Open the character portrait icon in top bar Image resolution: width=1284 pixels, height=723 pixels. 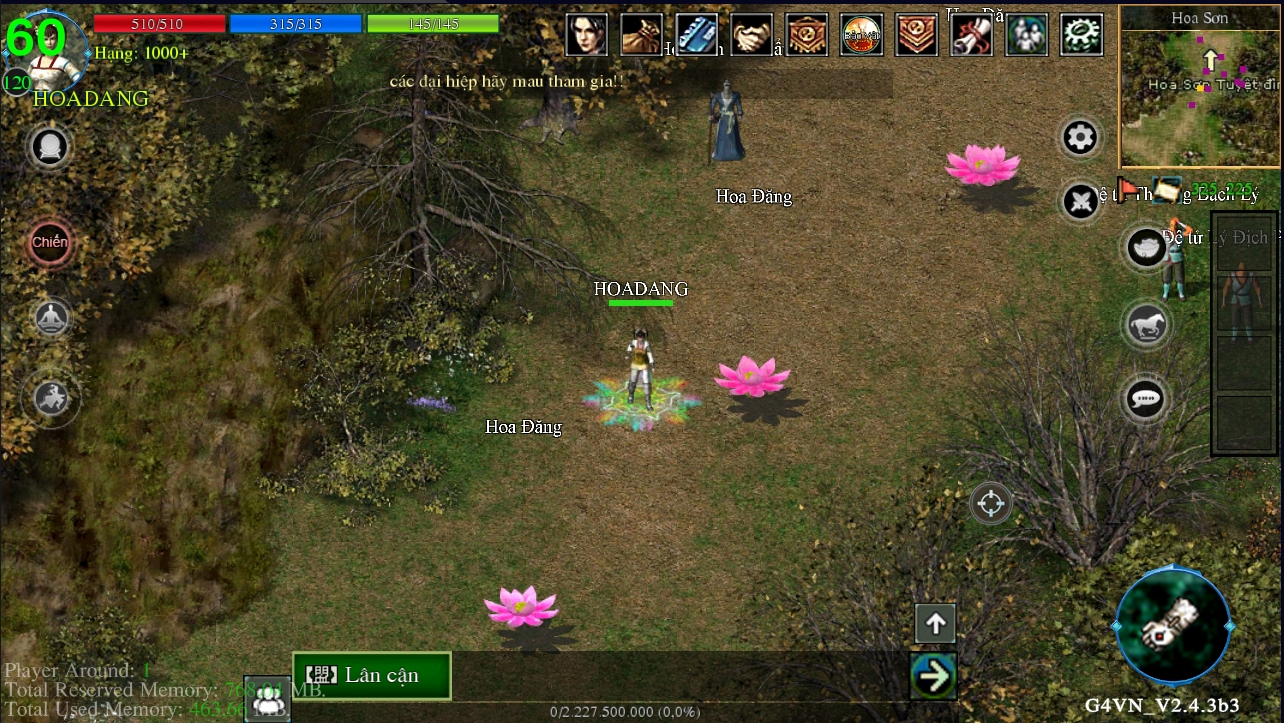[587, 35]
